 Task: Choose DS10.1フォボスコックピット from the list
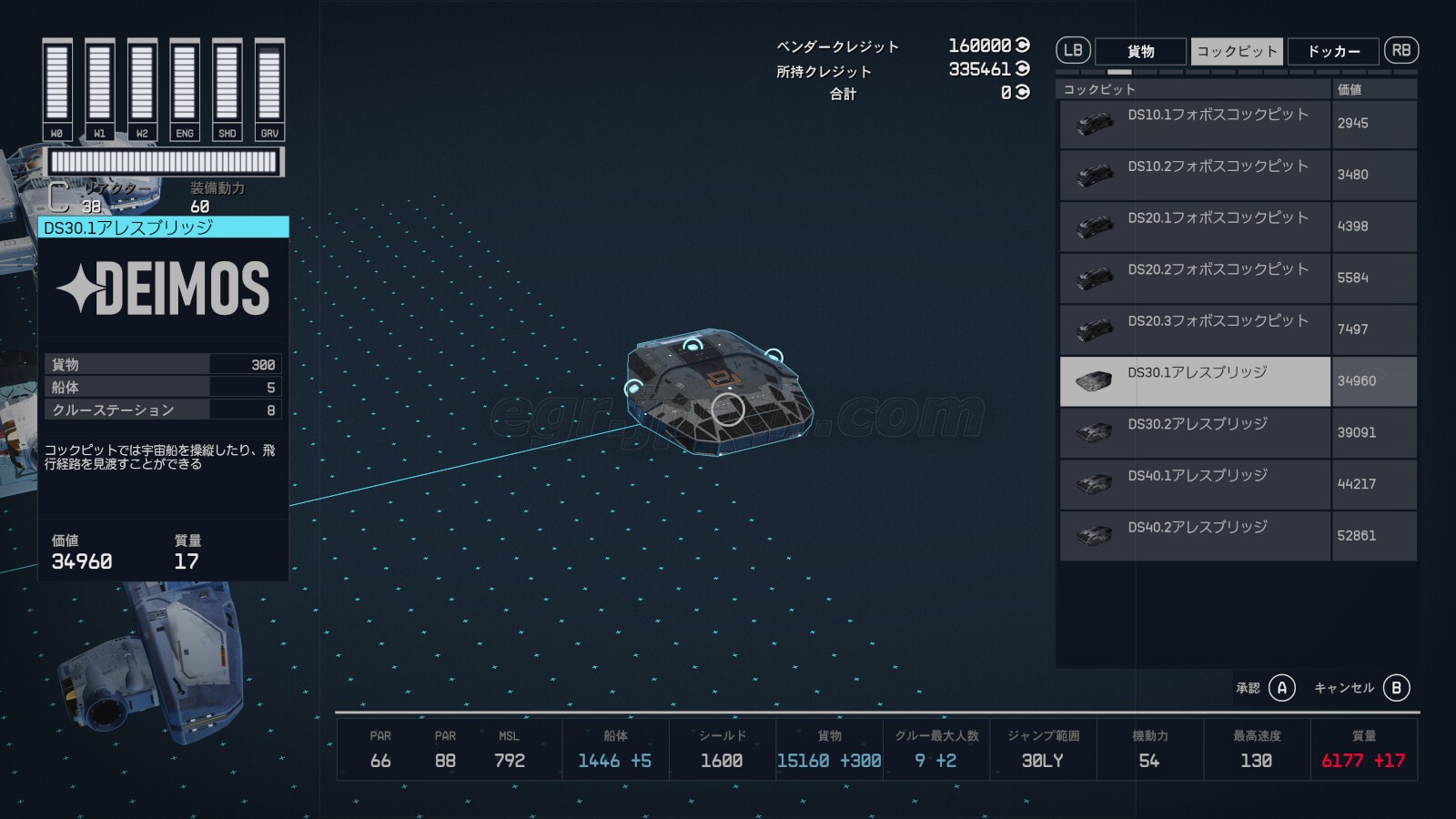(1195, 124)
